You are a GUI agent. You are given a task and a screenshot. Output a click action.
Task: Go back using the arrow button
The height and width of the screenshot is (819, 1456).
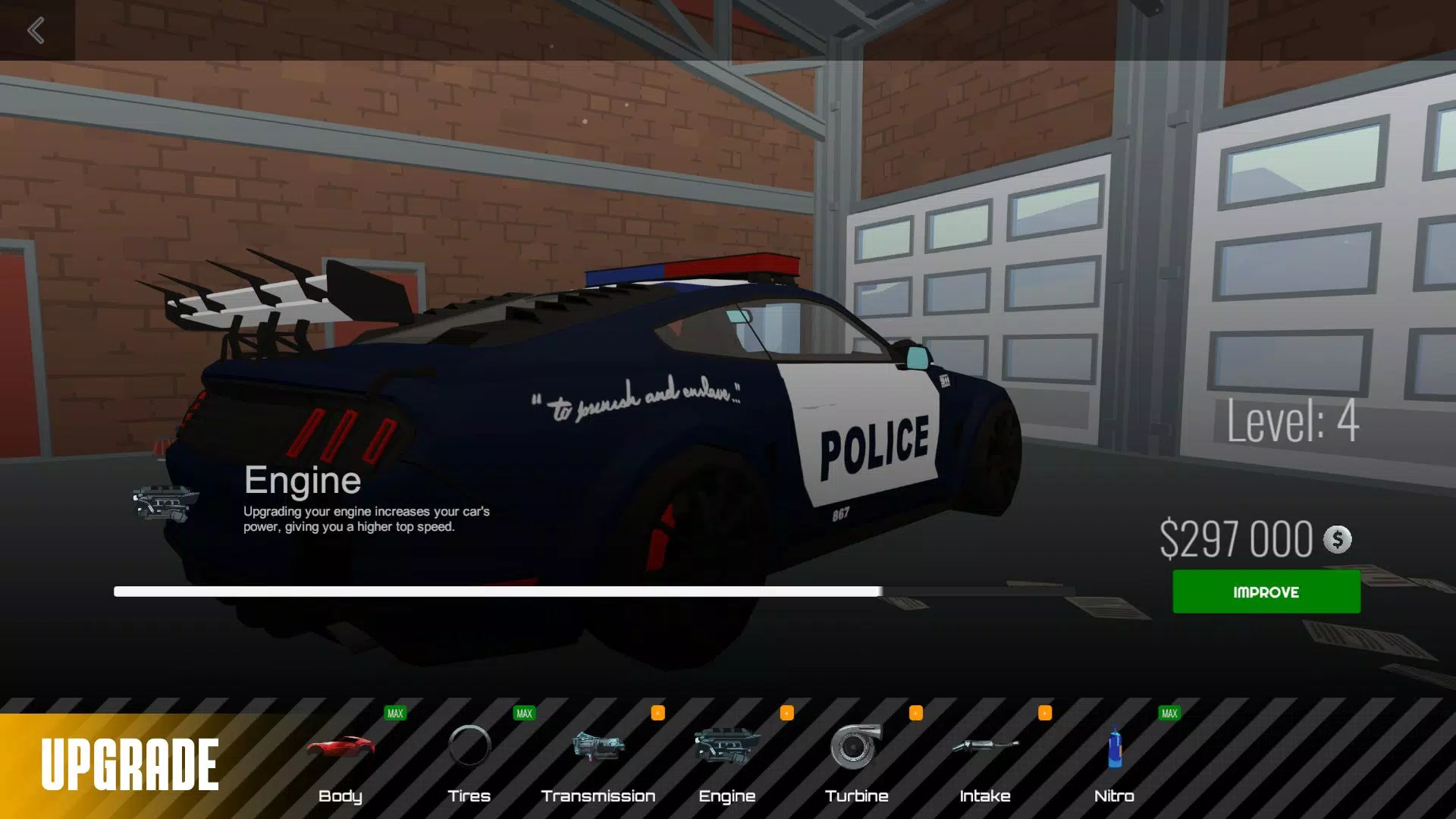36,30
